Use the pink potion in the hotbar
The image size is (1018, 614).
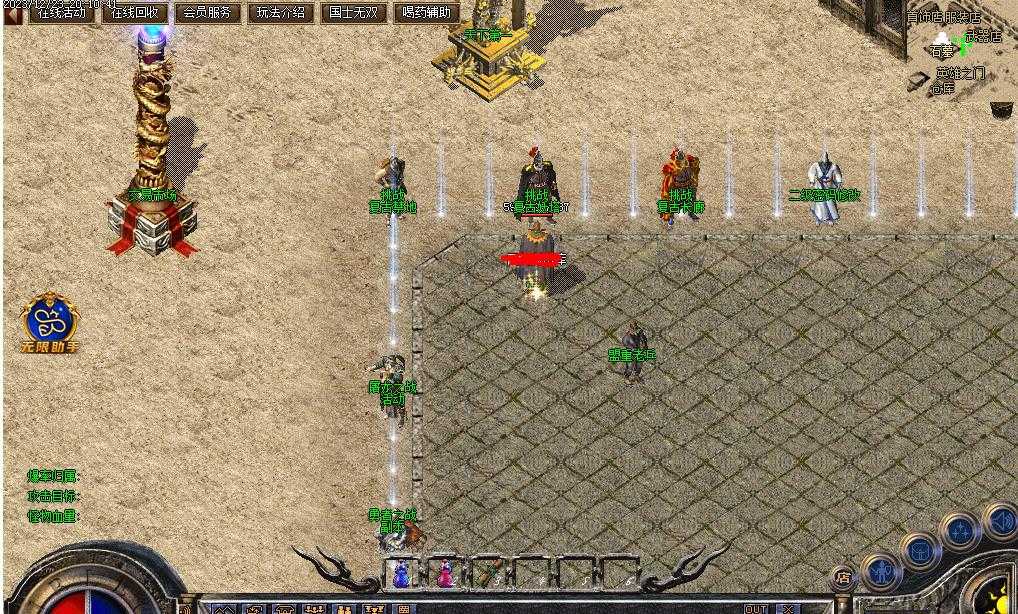pyautogui.click(x=445, y=574)
